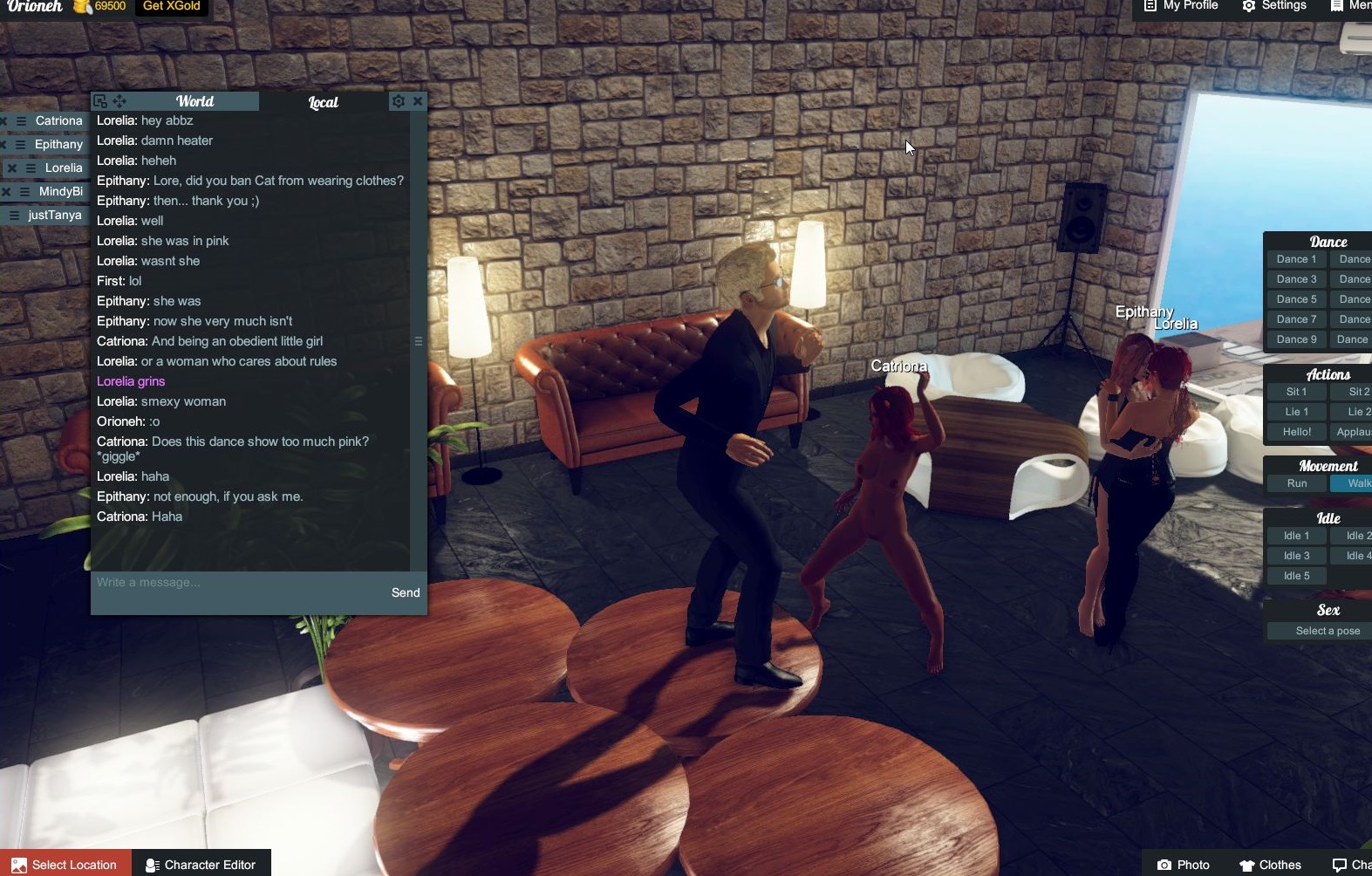The image size is (1372, 876).
Task: Click the chat resize icon beside the crosshair
Action: coord(102,101)
